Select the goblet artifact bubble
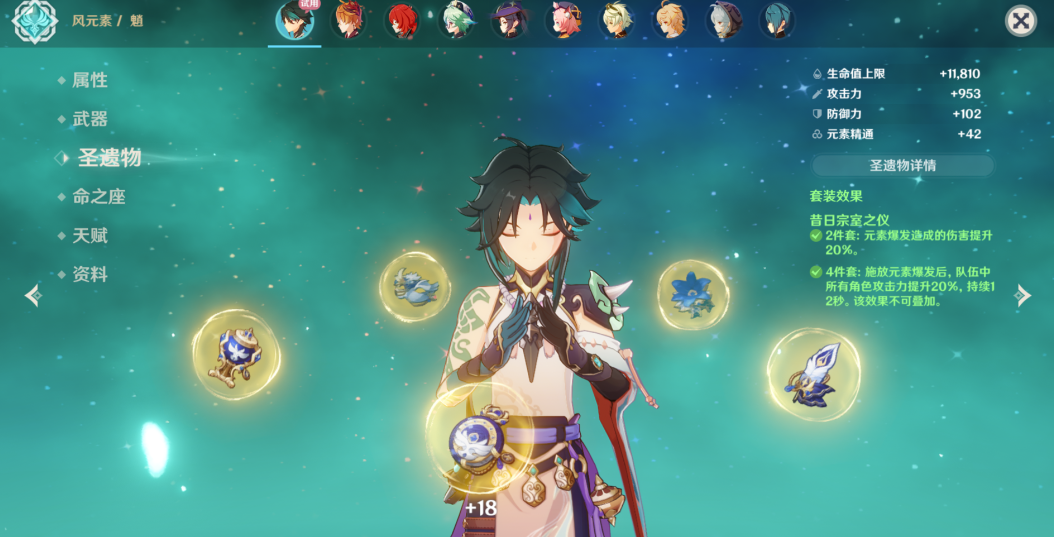The width and height of the screenshot is (1054, 537). click(236, 354)
